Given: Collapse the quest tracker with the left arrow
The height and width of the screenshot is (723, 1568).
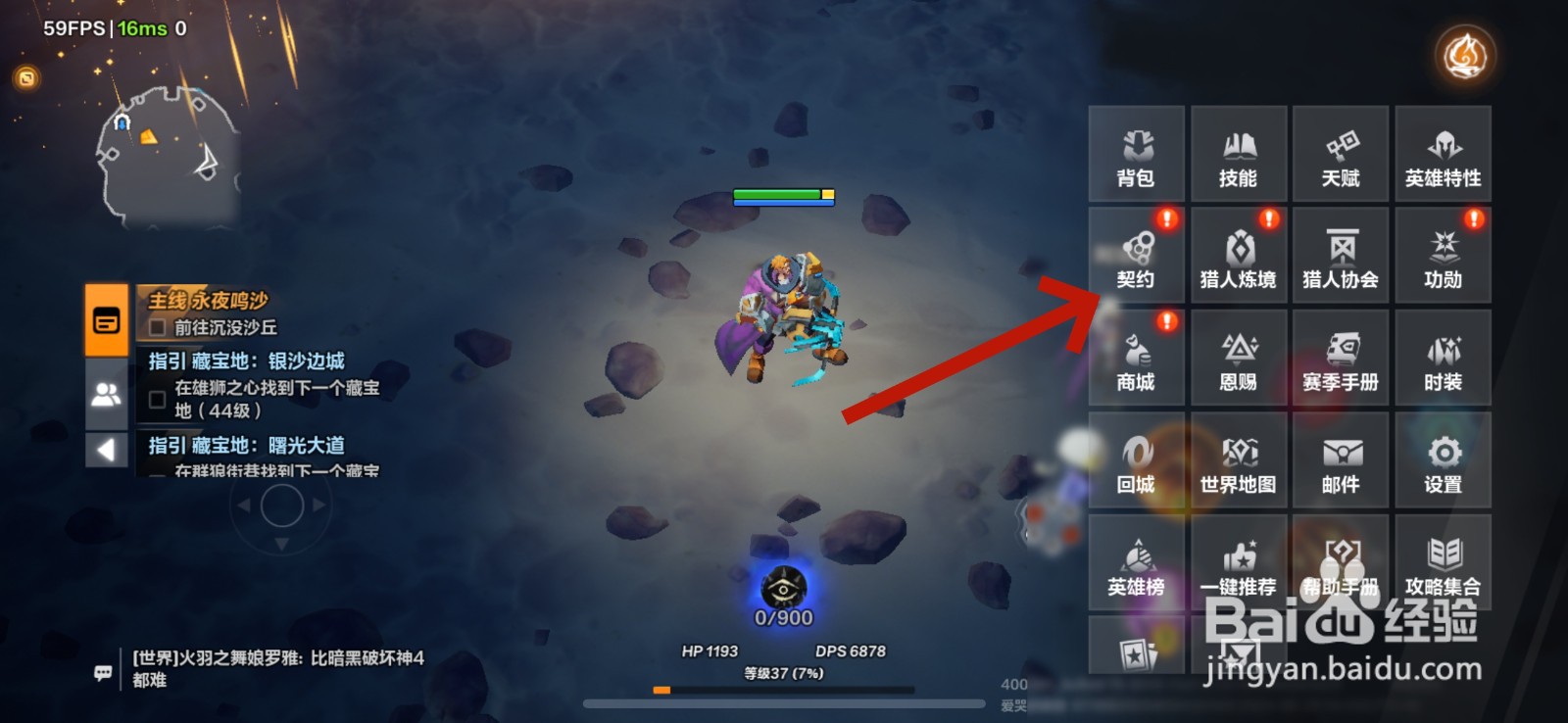Looking at the screenshot, I should click(106, 450).
